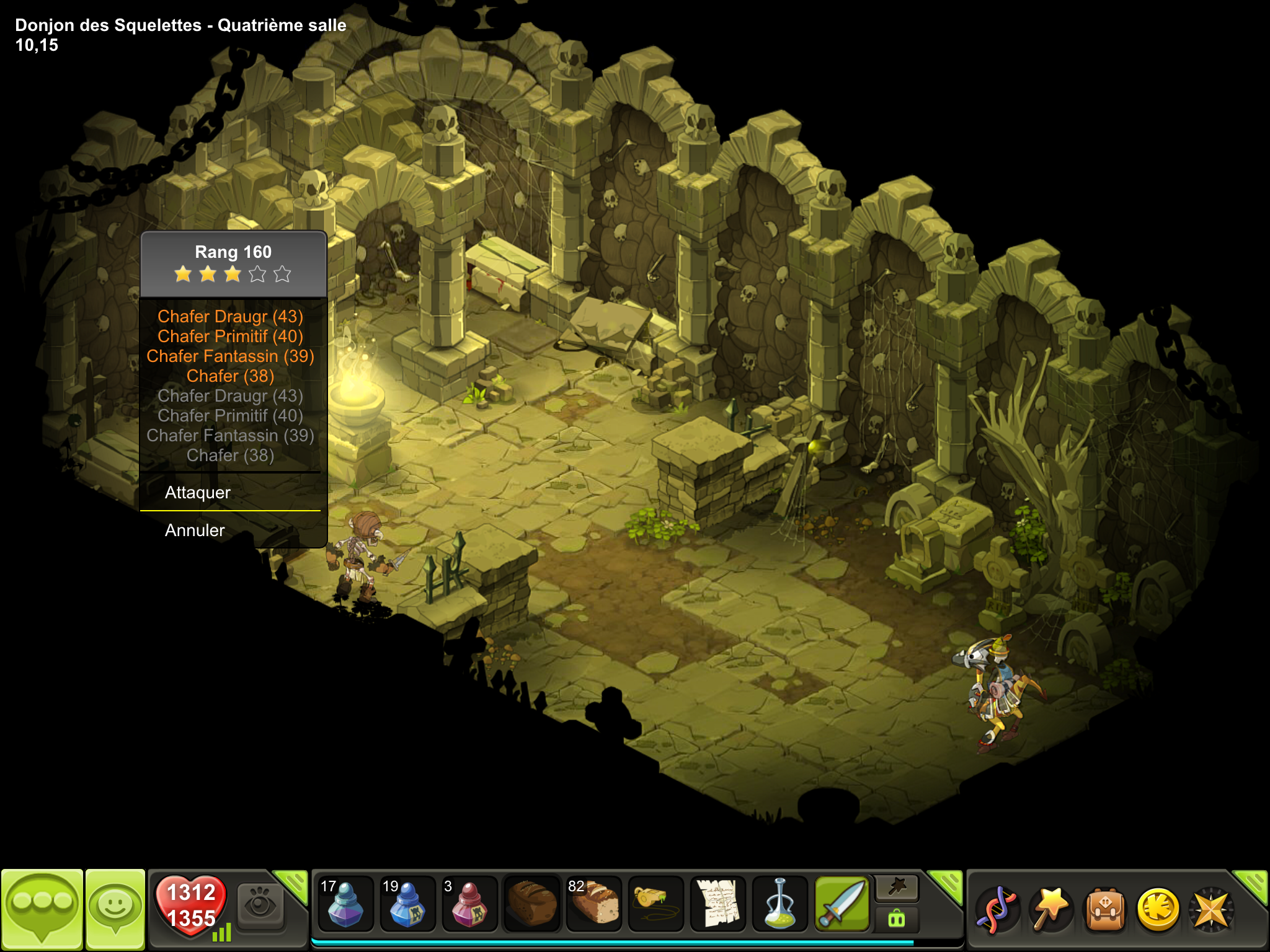The height and width of the screenshot is (952, 1270).
Task: Use the teal potion with 17 count
Action: pos(345,905)
